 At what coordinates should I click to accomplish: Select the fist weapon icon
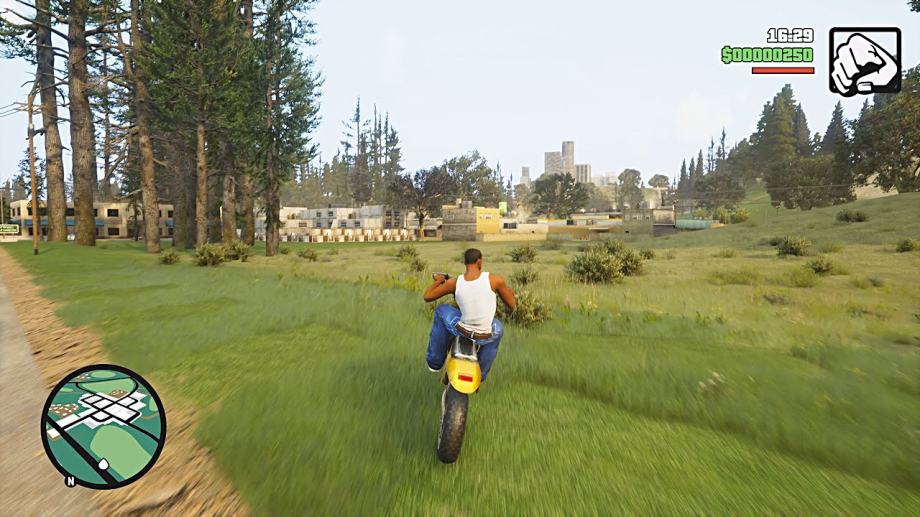pyautogui.click(x=864, y=61)
